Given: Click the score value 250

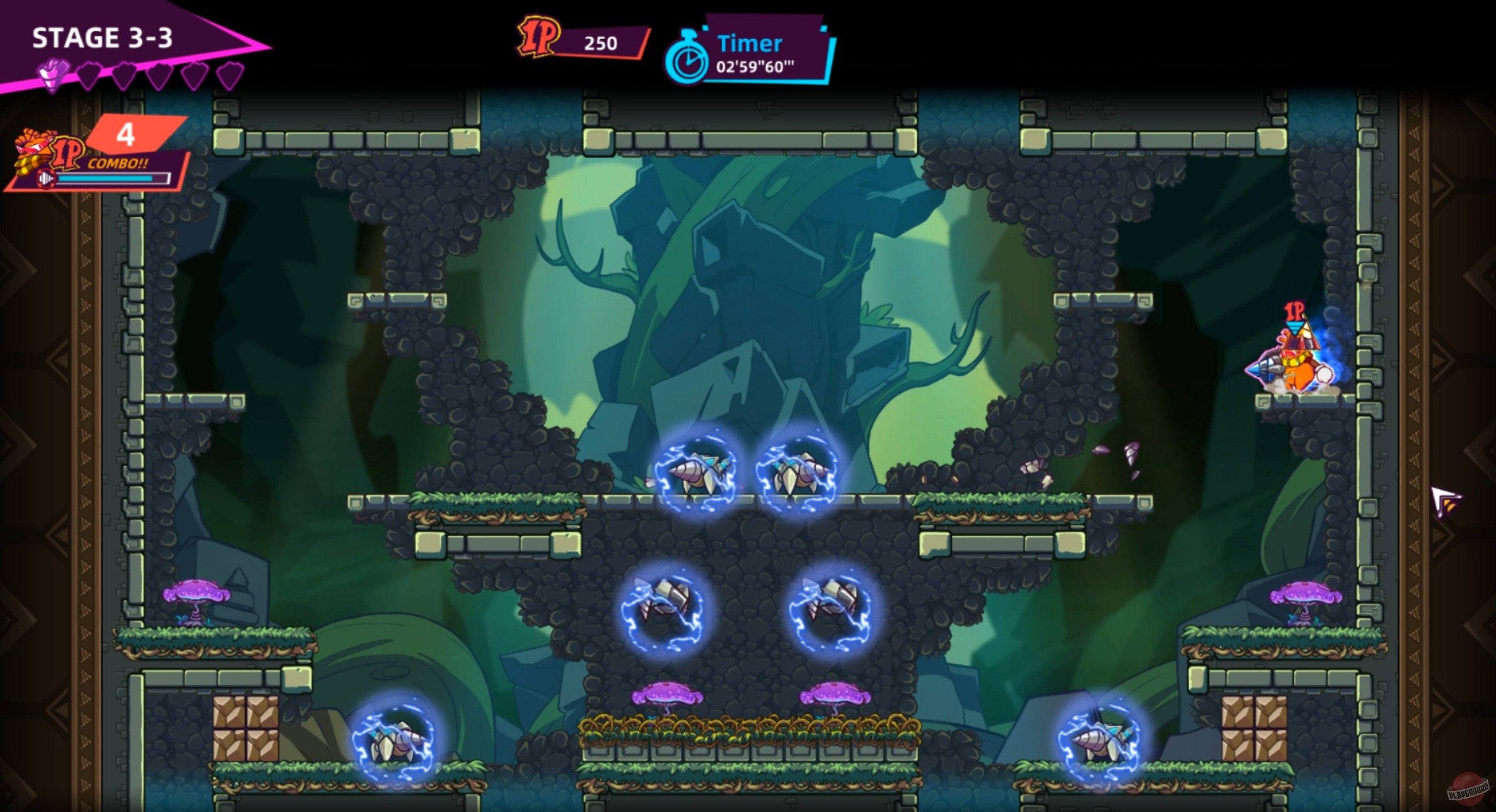Looking at the screenshot, I should click(600, 42).
